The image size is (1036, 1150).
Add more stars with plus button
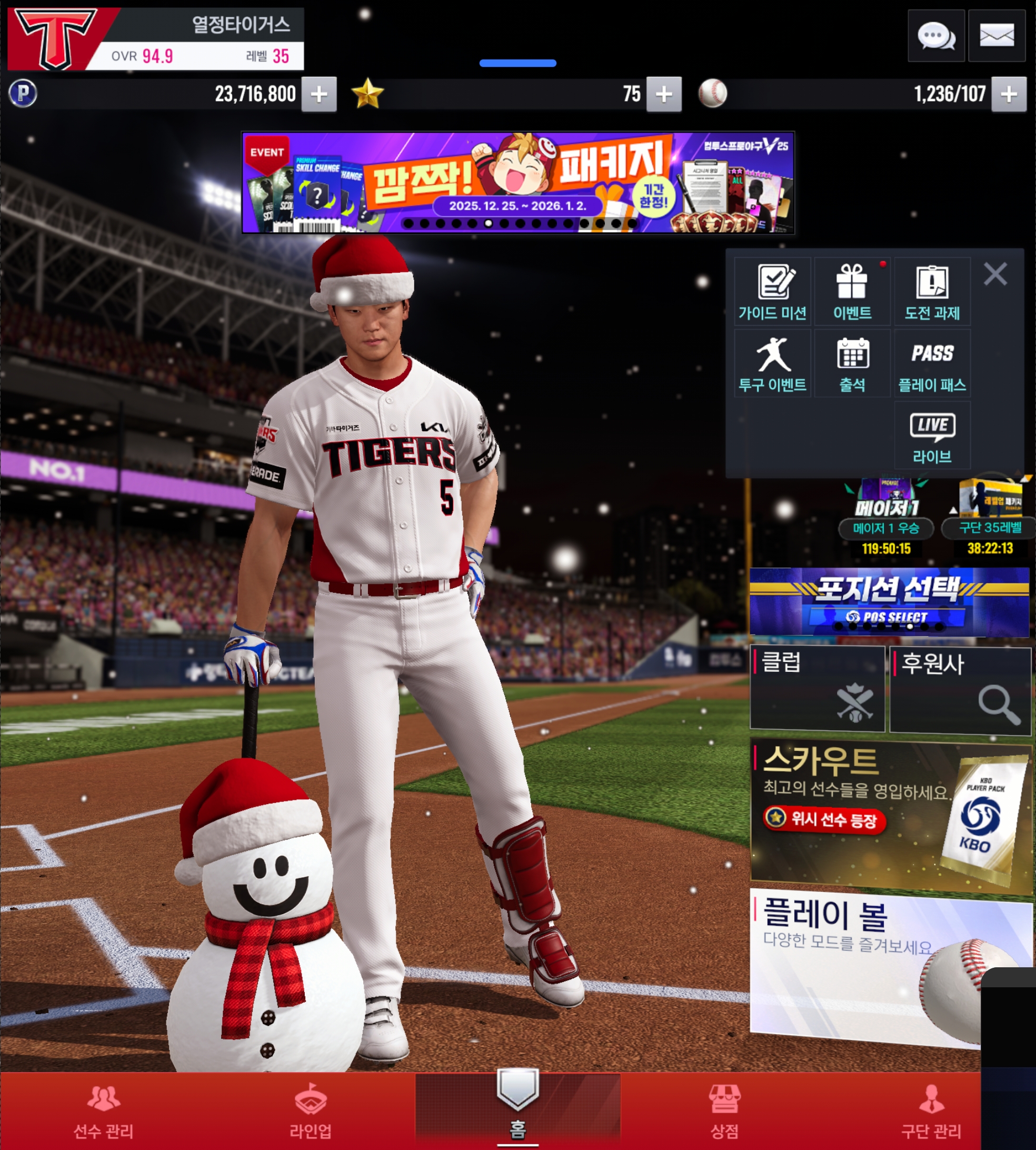click(664, 94)
